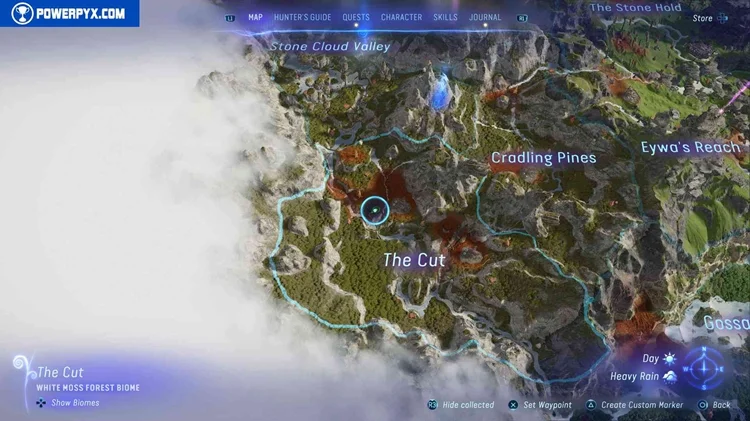The image size is (750, 421).
Task: Click the circular player marker on the map
Action: [375, 211]
